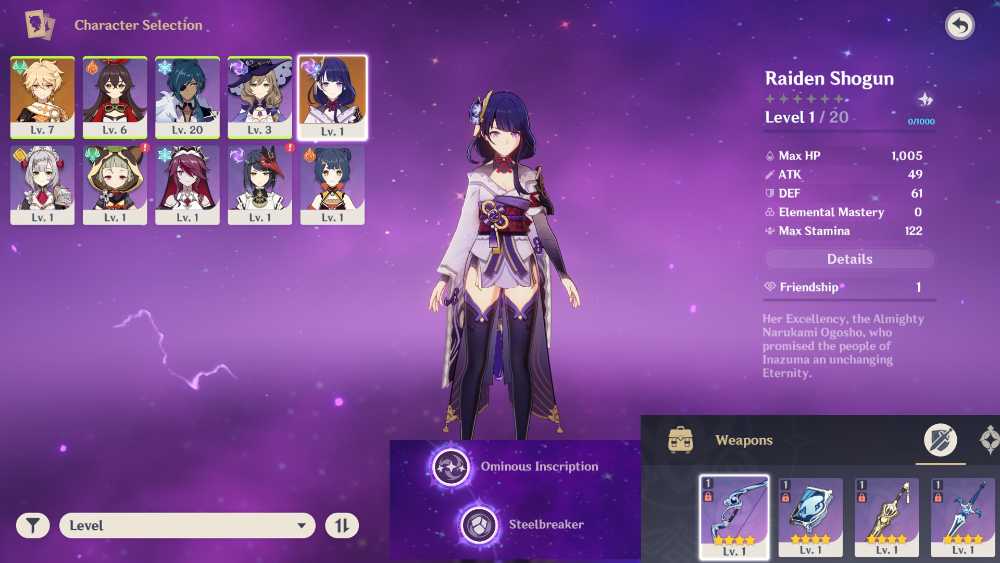The width and height of the screenshot is (1000, 563).
Task: Choose Amber's character portrait
Action: 115,96
